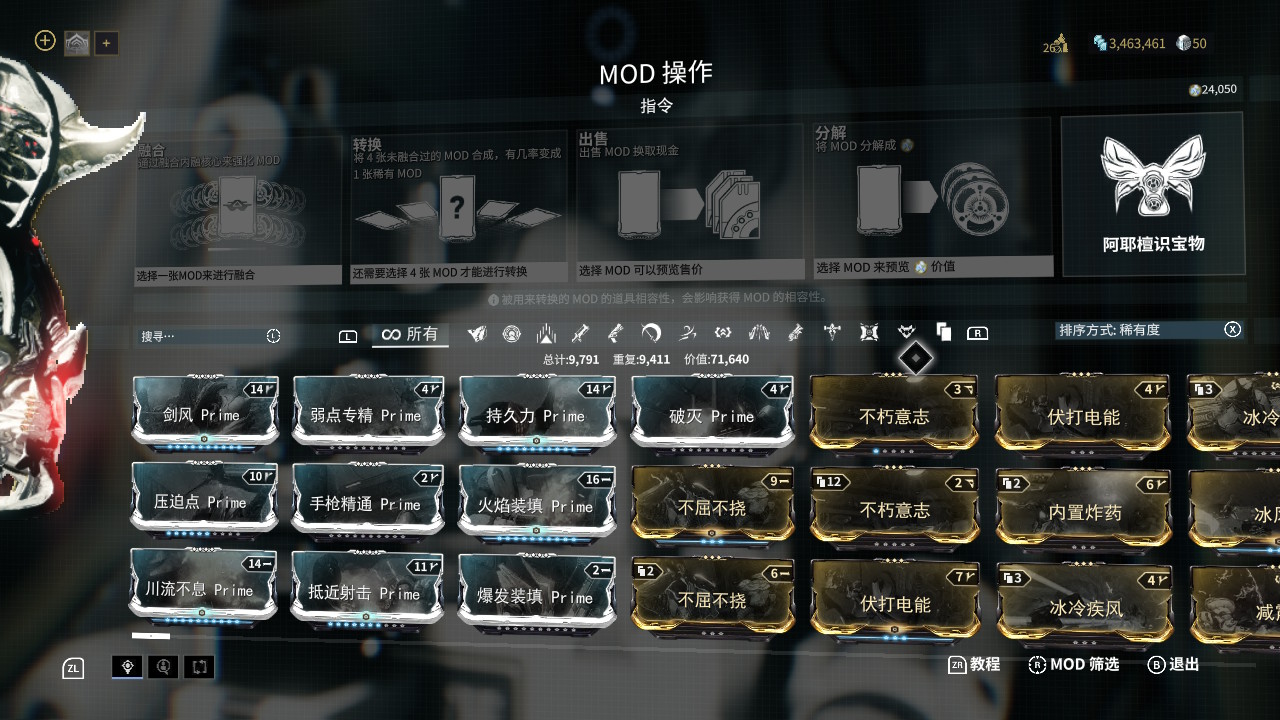Screen dimensions: 1280x720
Task: Pick the 弱点专精 Prime mod card
Action: [368, 414]
